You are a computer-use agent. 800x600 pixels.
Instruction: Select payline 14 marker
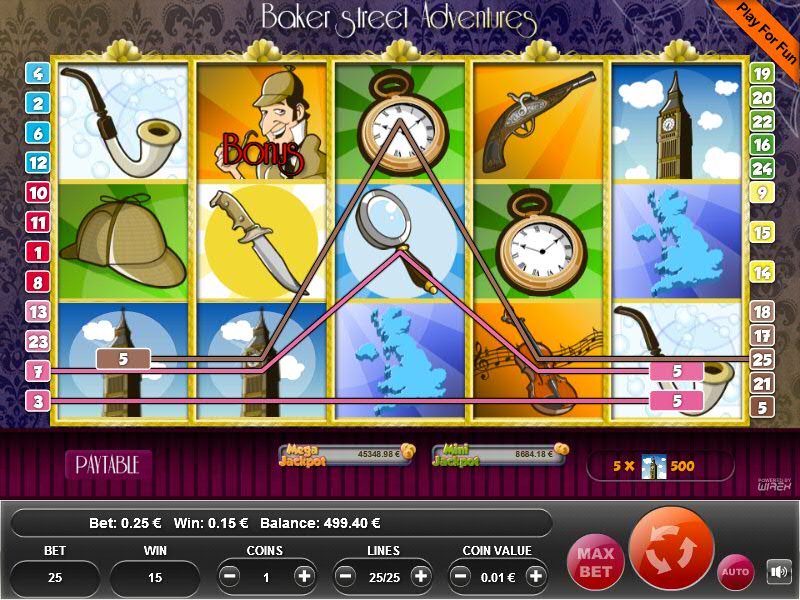click(762, 271)
